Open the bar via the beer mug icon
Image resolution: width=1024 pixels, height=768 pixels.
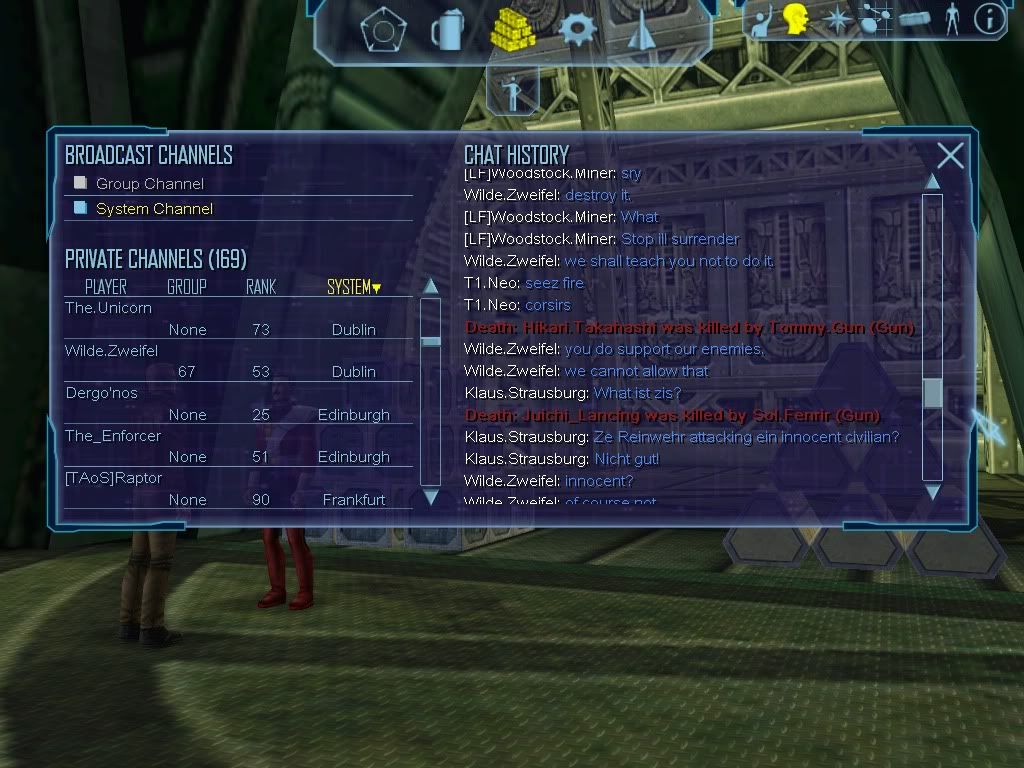(x=446, y=30)
